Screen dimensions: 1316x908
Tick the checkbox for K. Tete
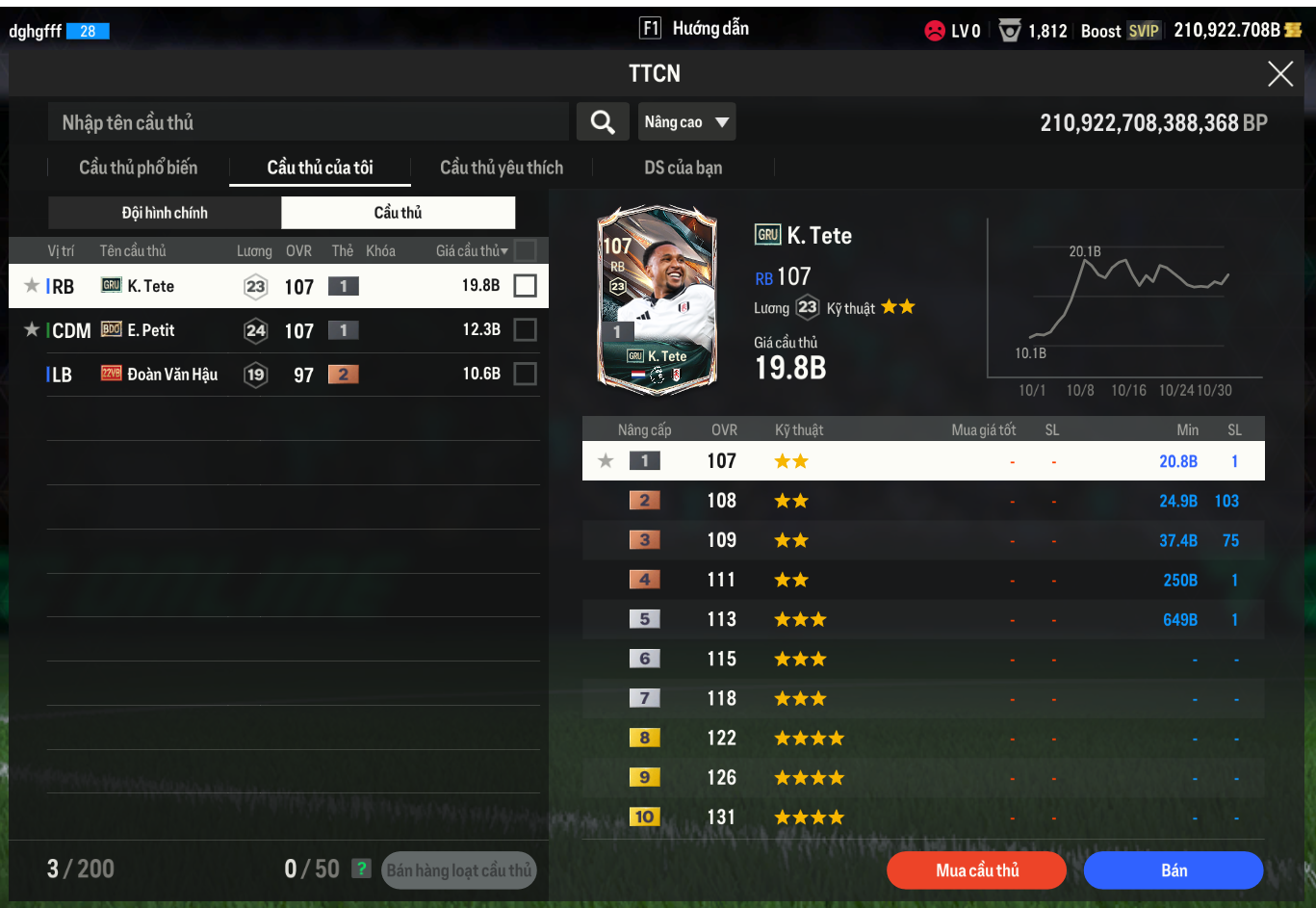coord(525,286)
